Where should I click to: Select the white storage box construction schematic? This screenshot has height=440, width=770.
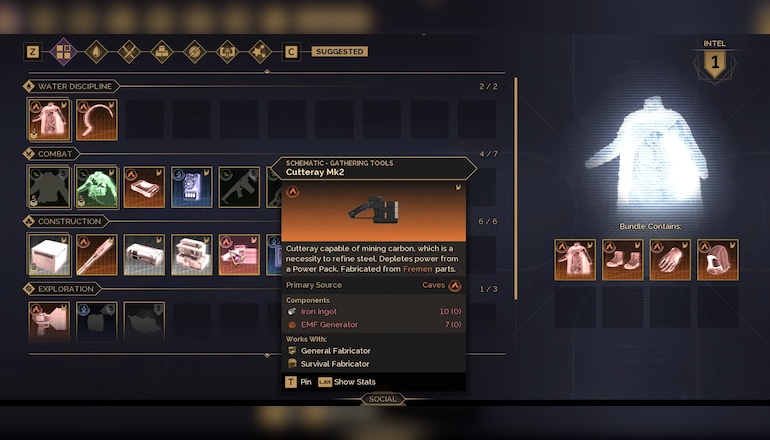pos(49,255)
